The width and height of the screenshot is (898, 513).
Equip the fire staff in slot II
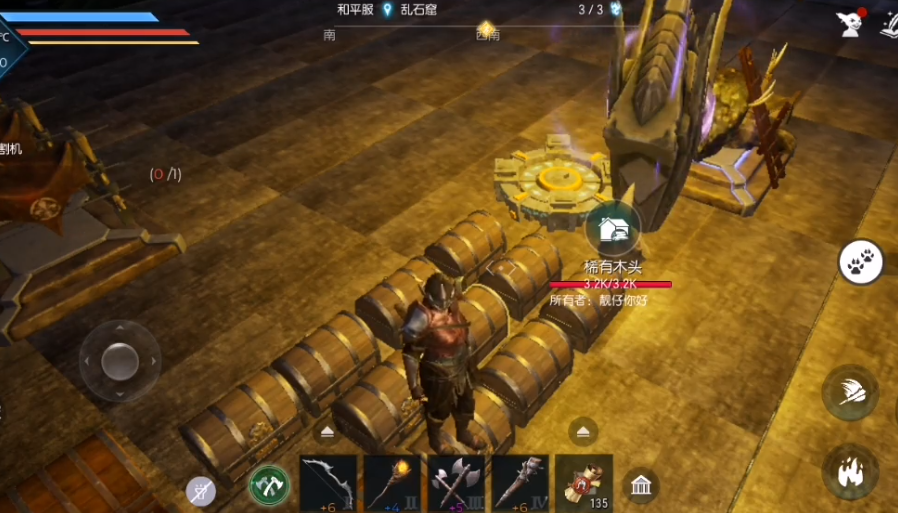click(392, 483)
